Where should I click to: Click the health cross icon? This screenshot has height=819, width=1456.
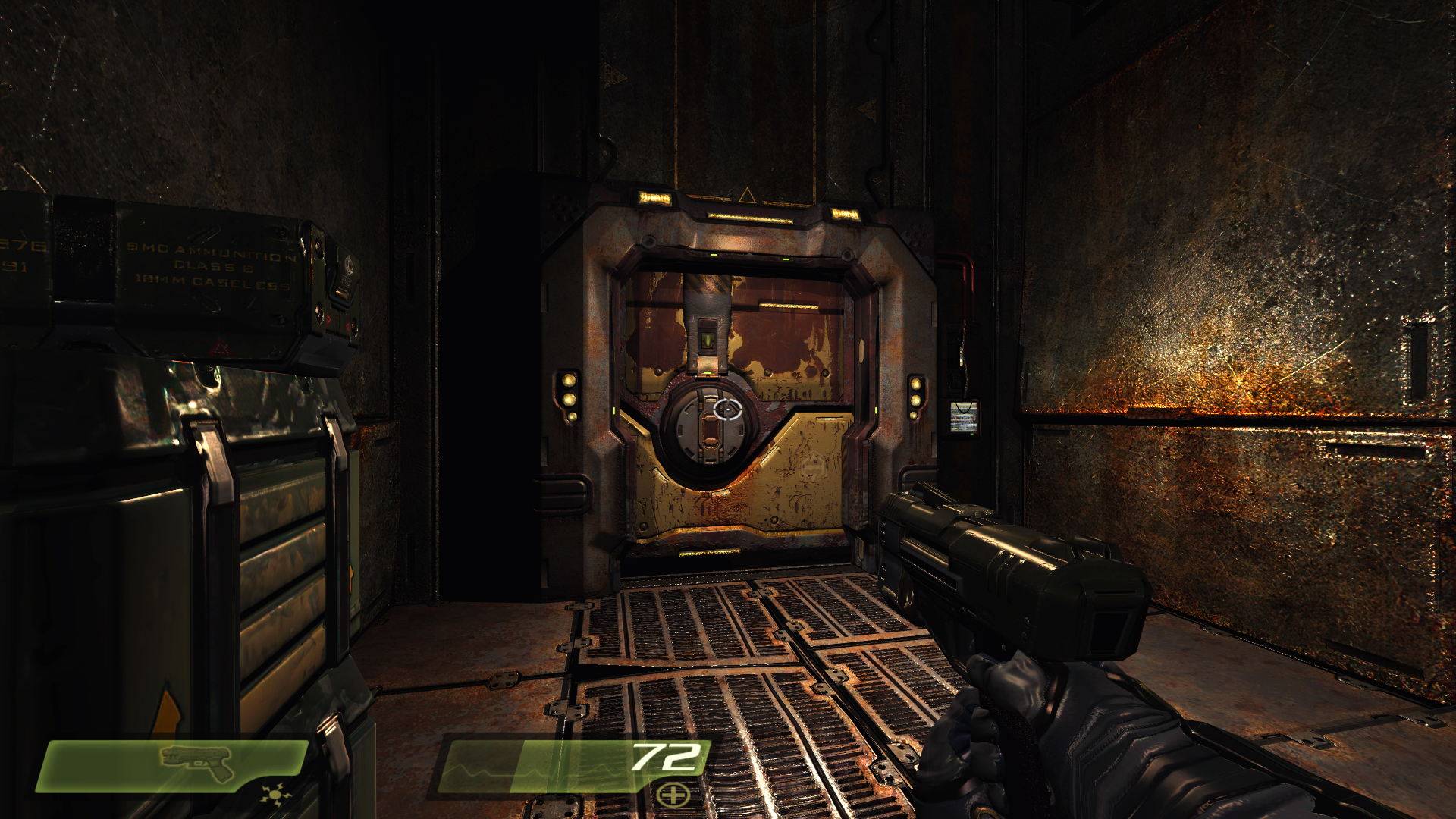[673, 795]
